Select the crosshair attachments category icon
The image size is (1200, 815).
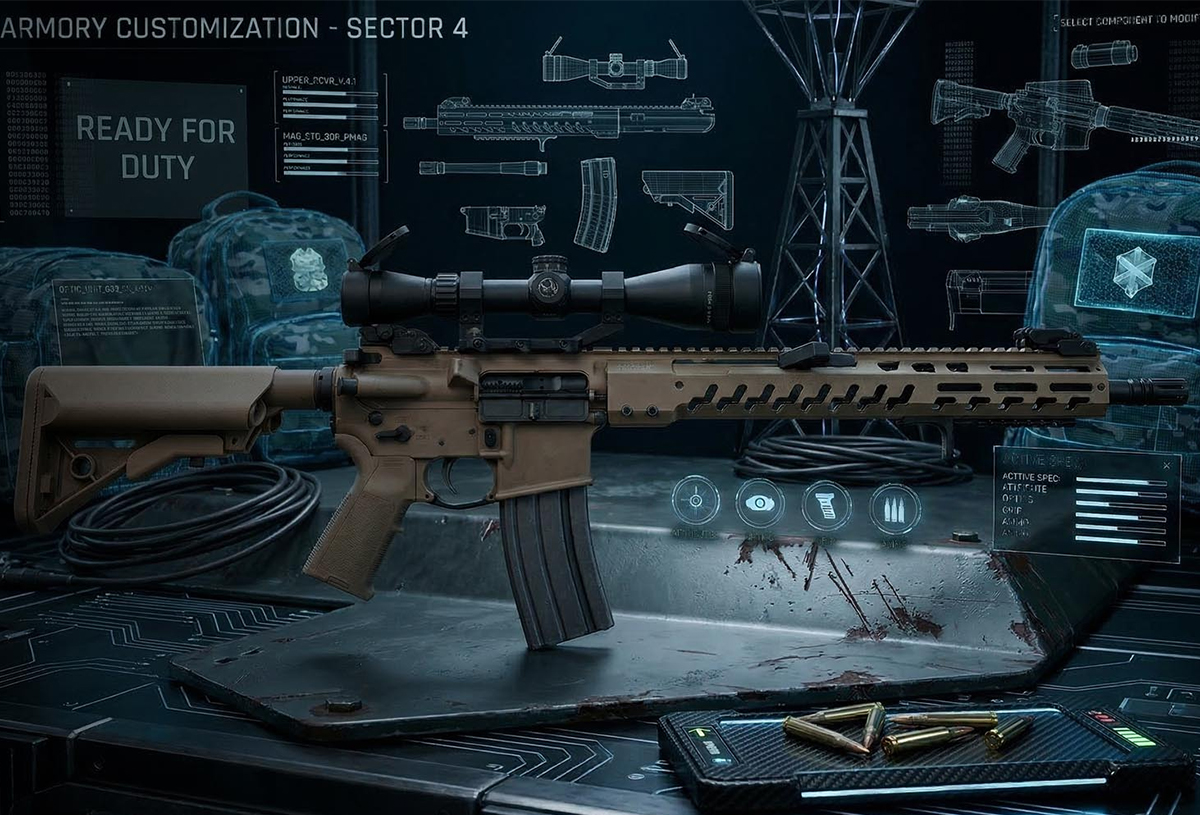(696, 501)
